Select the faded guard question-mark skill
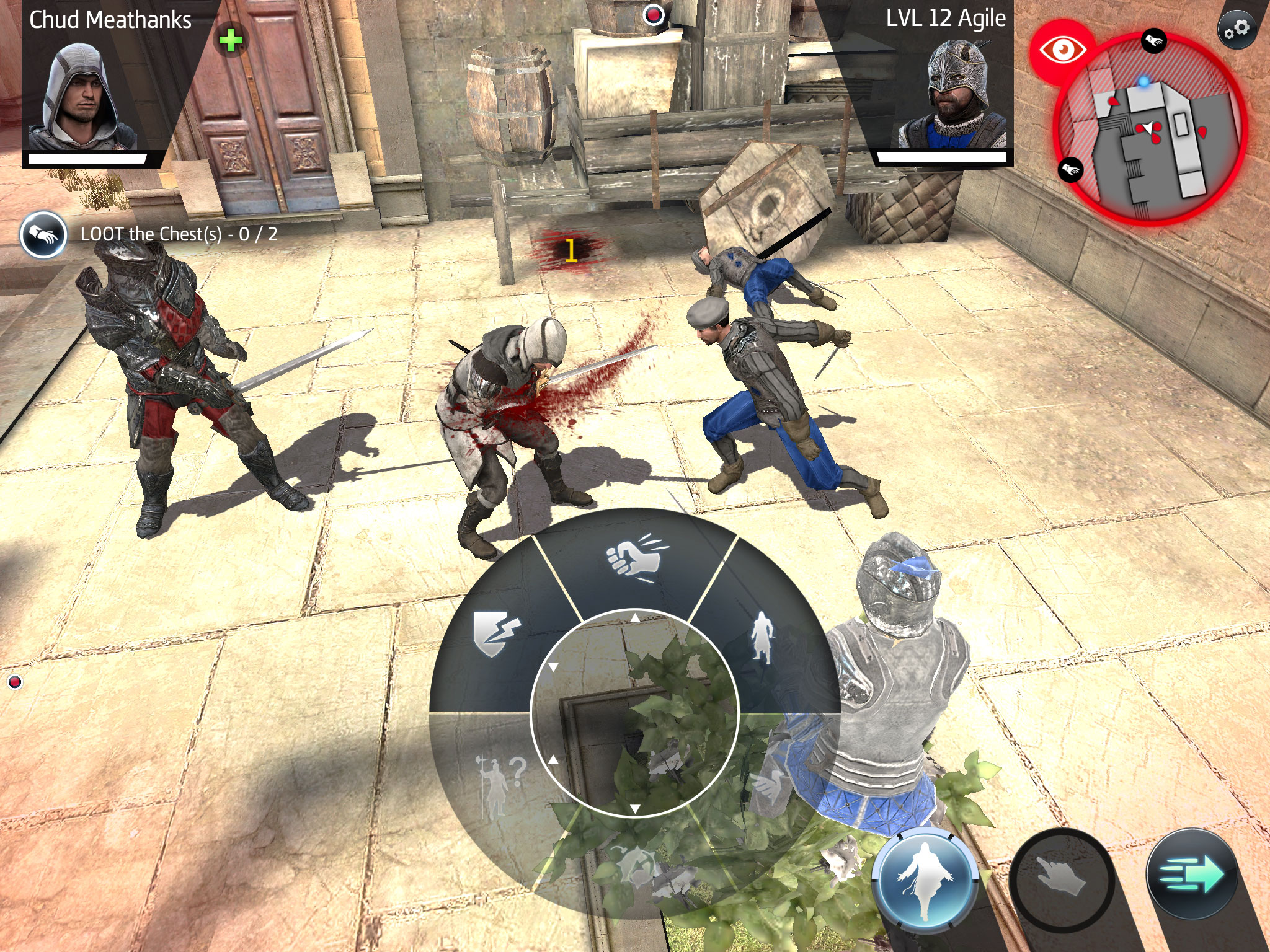 [499, 782]
